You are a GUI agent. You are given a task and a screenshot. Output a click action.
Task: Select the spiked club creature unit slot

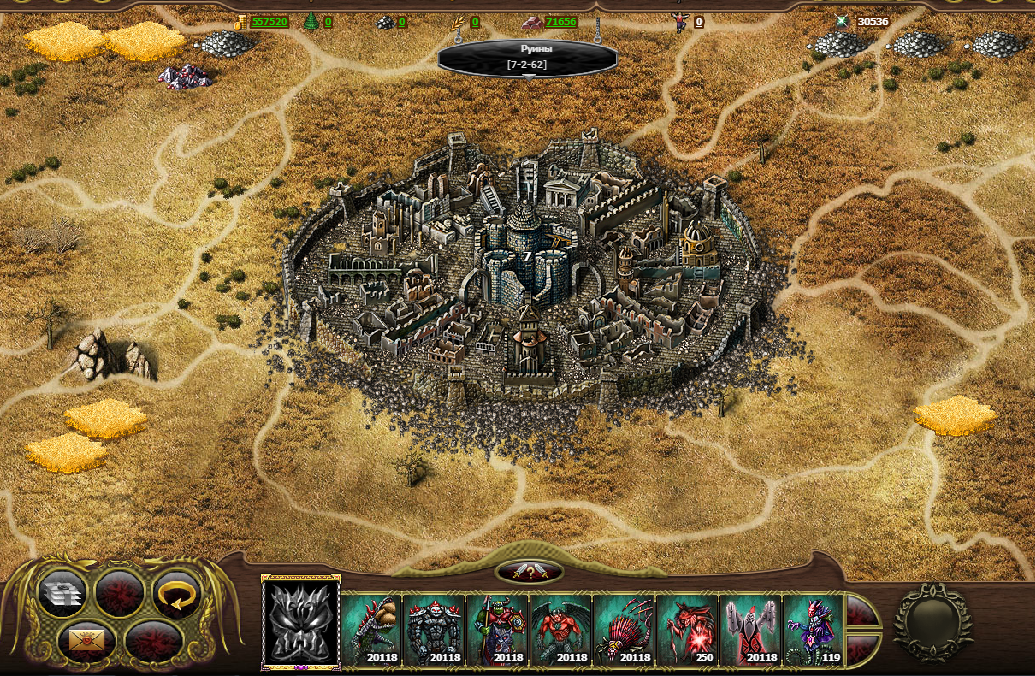point(372,630)
